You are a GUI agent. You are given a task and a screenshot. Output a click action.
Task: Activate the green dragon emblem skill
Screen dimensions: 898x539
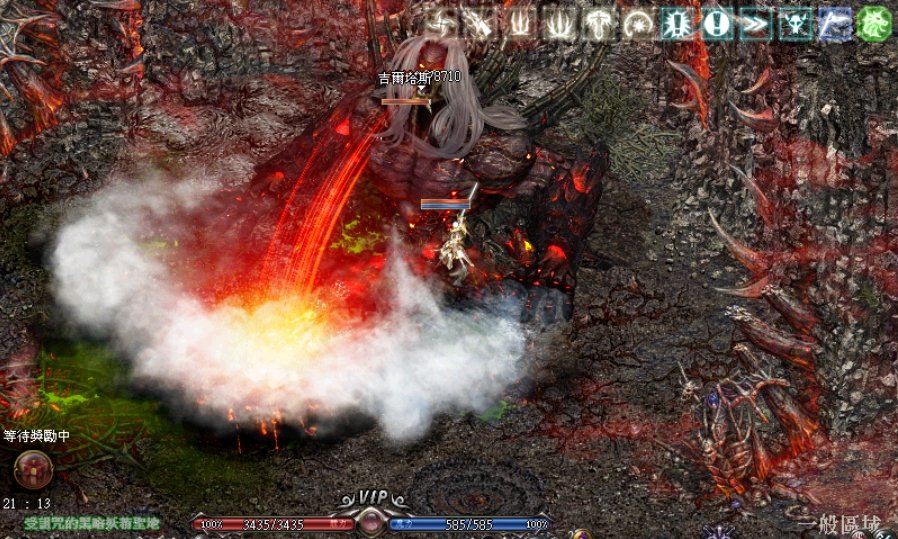[873, 24]
